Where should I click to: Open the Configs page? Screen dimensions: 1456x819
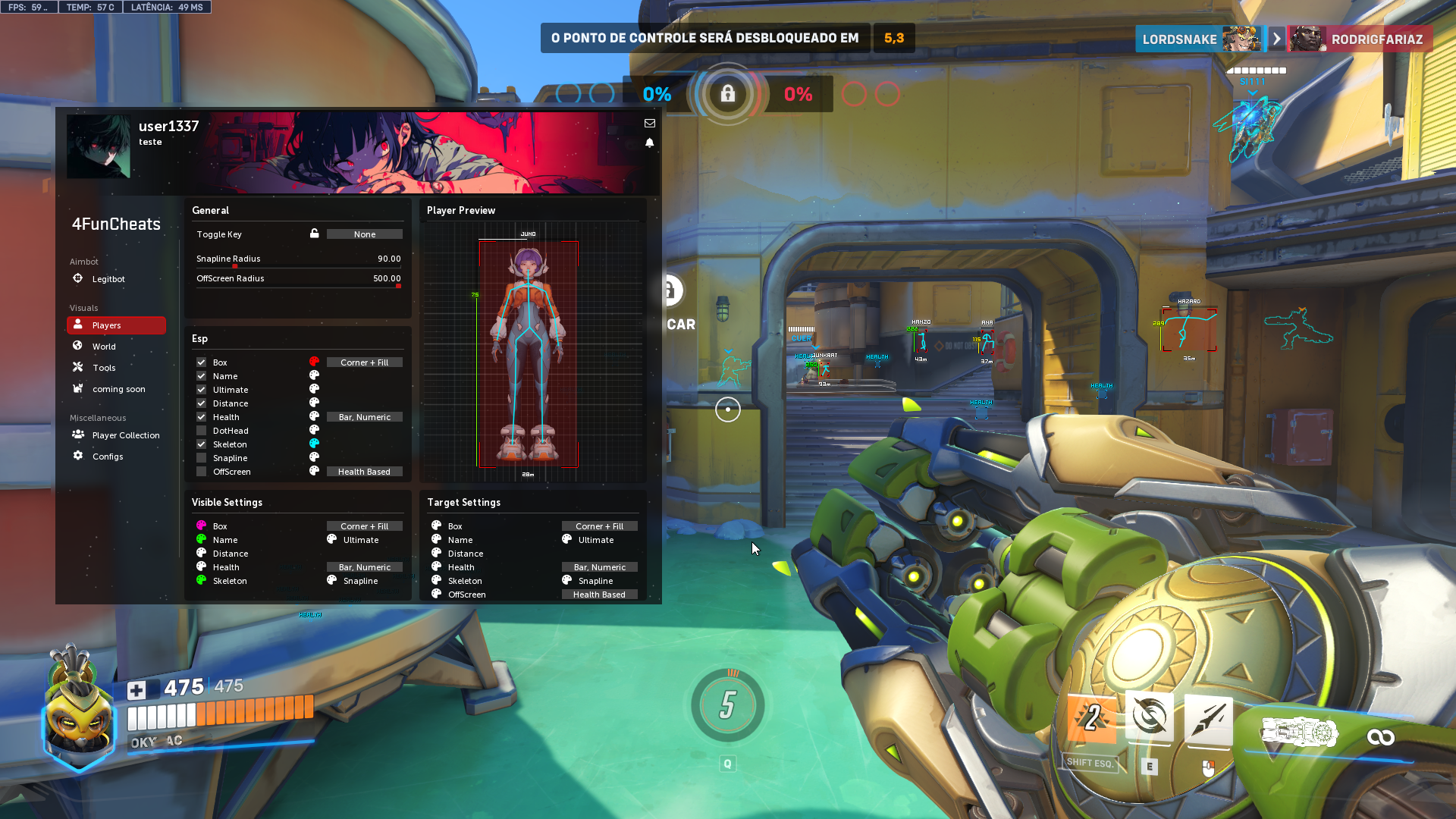tap(107, 457)
